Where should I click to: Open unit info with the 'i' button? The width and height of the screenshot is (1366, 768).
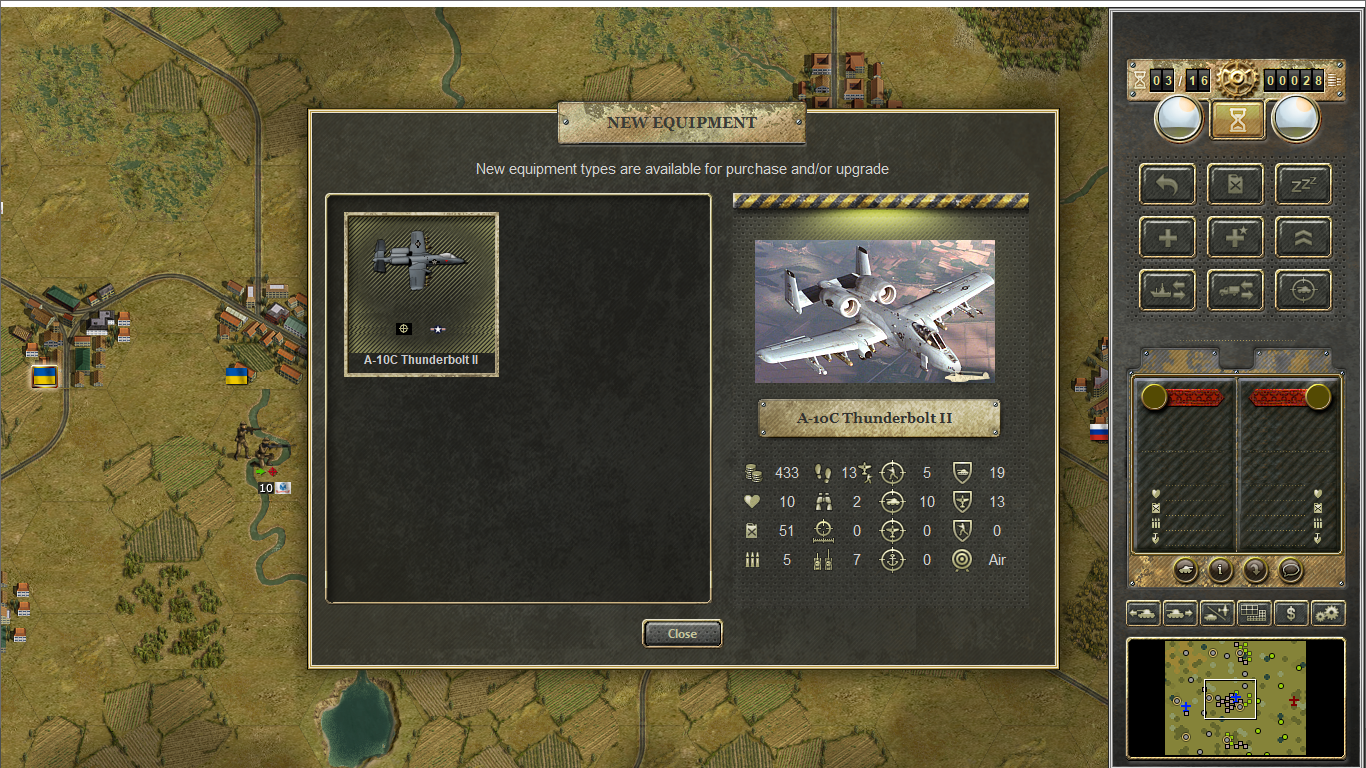coord(1219,570)
